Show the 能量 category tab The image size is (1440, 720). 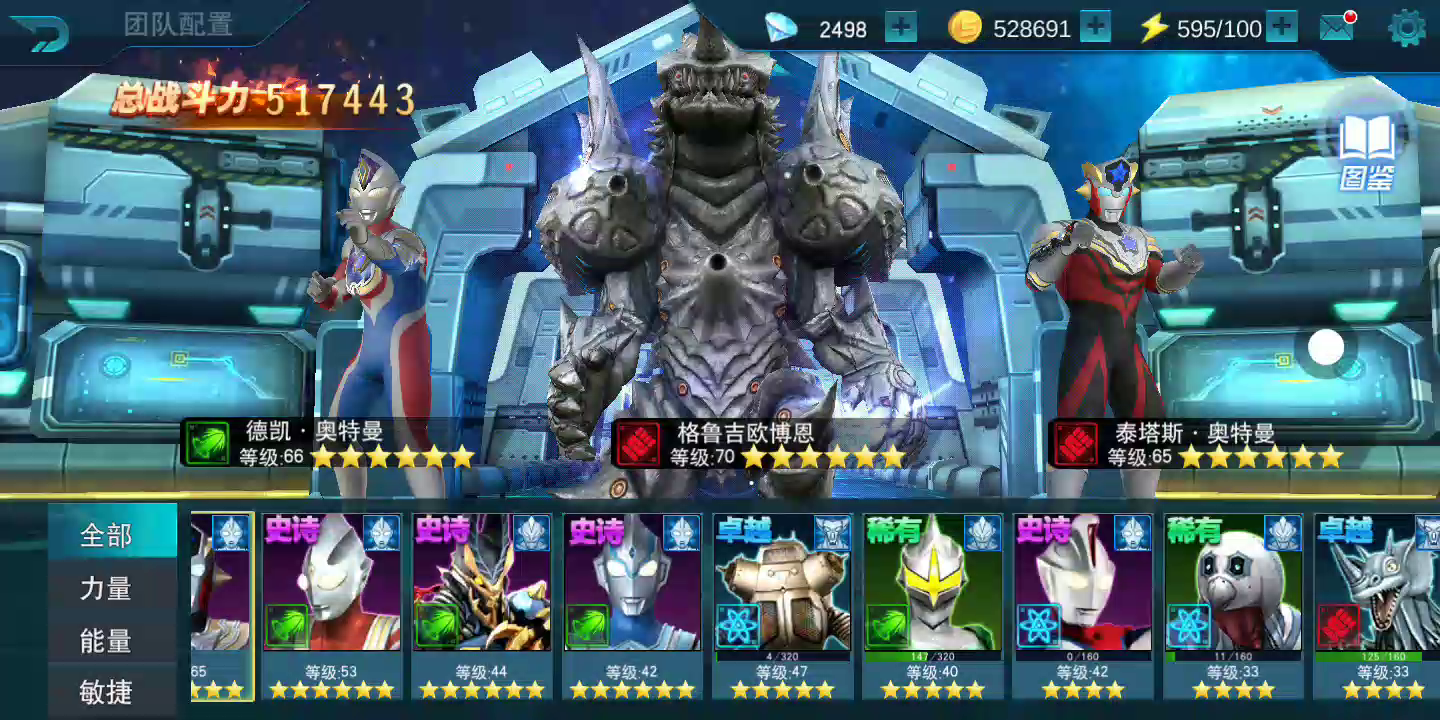[x=107, y=641]
